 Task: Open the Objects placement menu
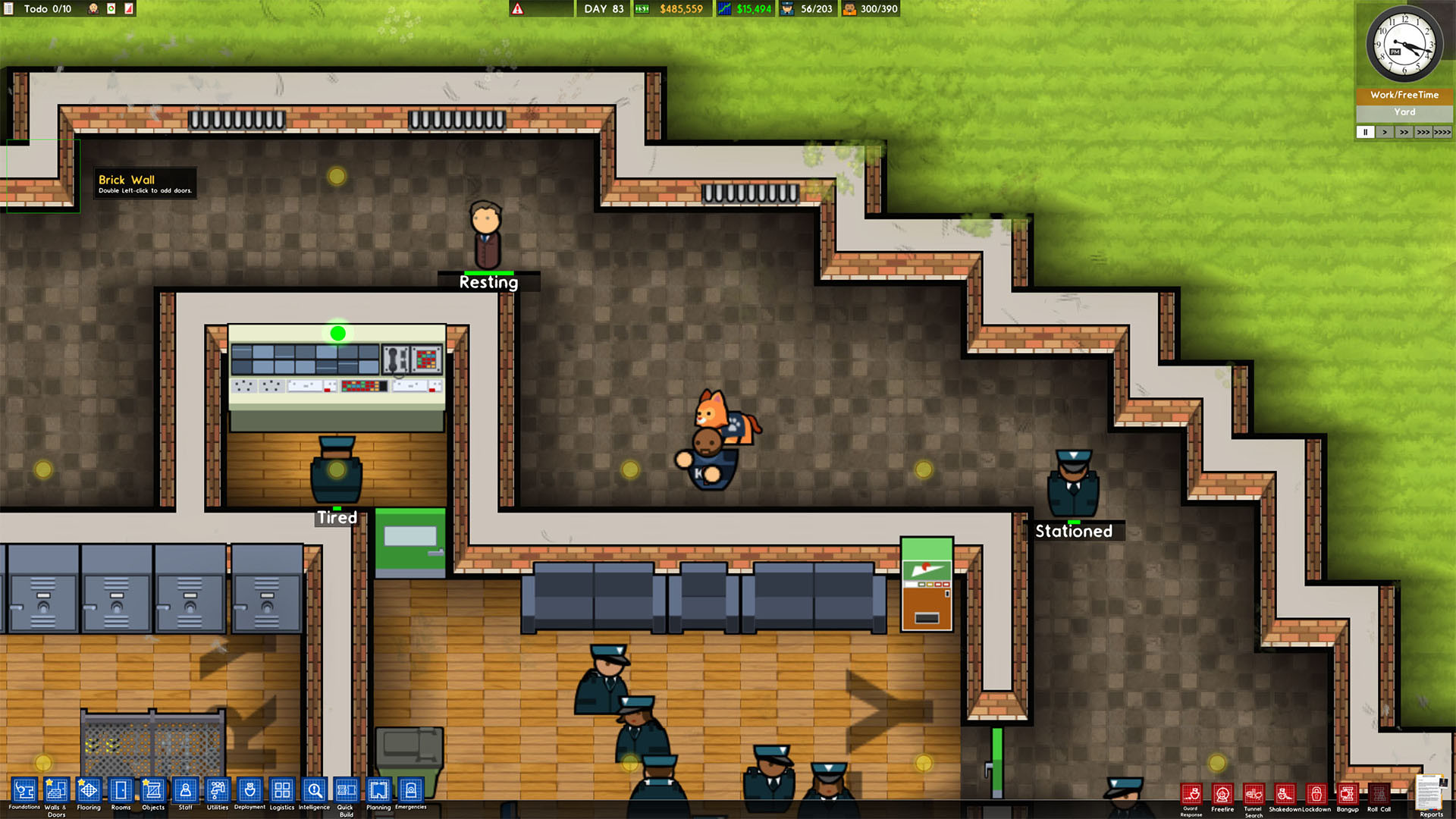click(x=152, y=792)
